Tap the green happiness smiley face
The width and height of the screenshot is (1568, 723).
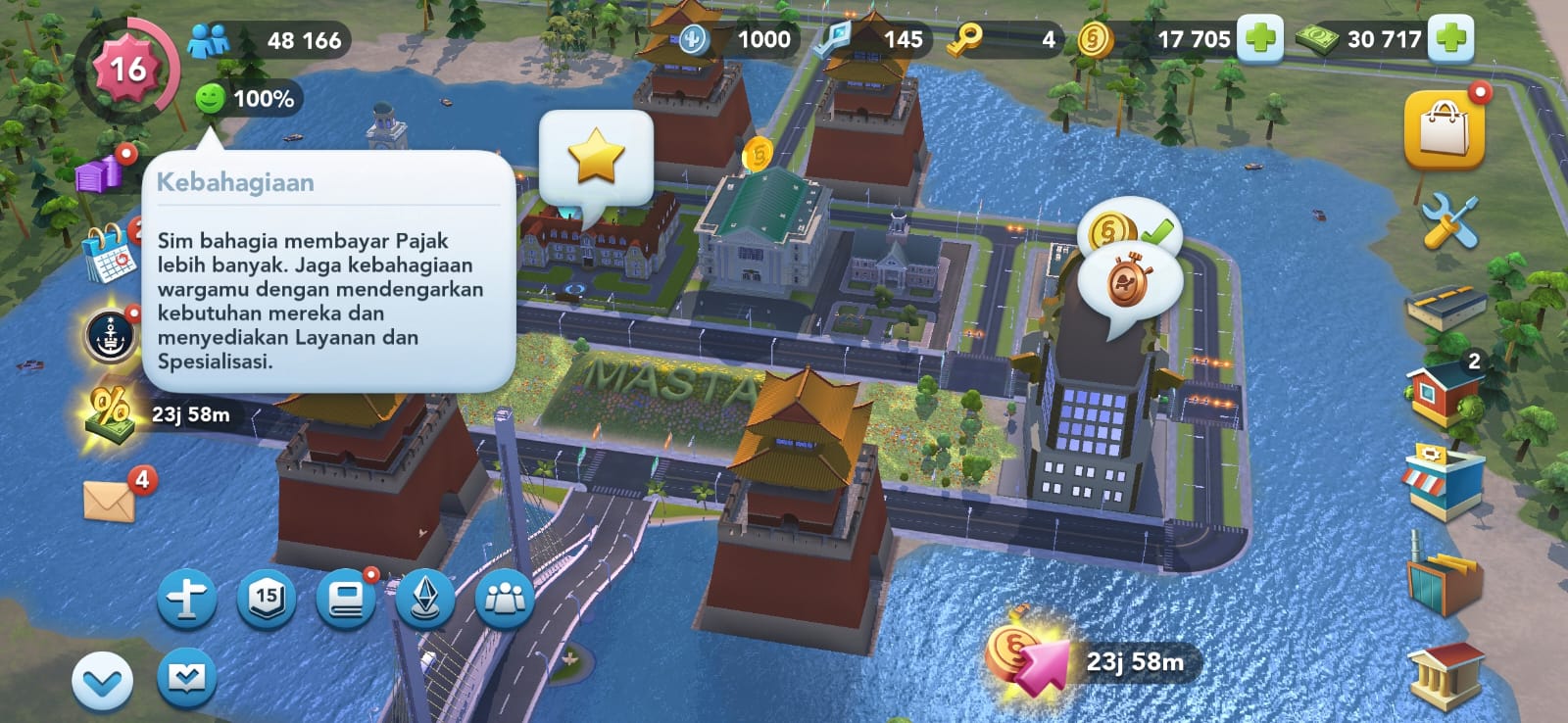[210, 98]
